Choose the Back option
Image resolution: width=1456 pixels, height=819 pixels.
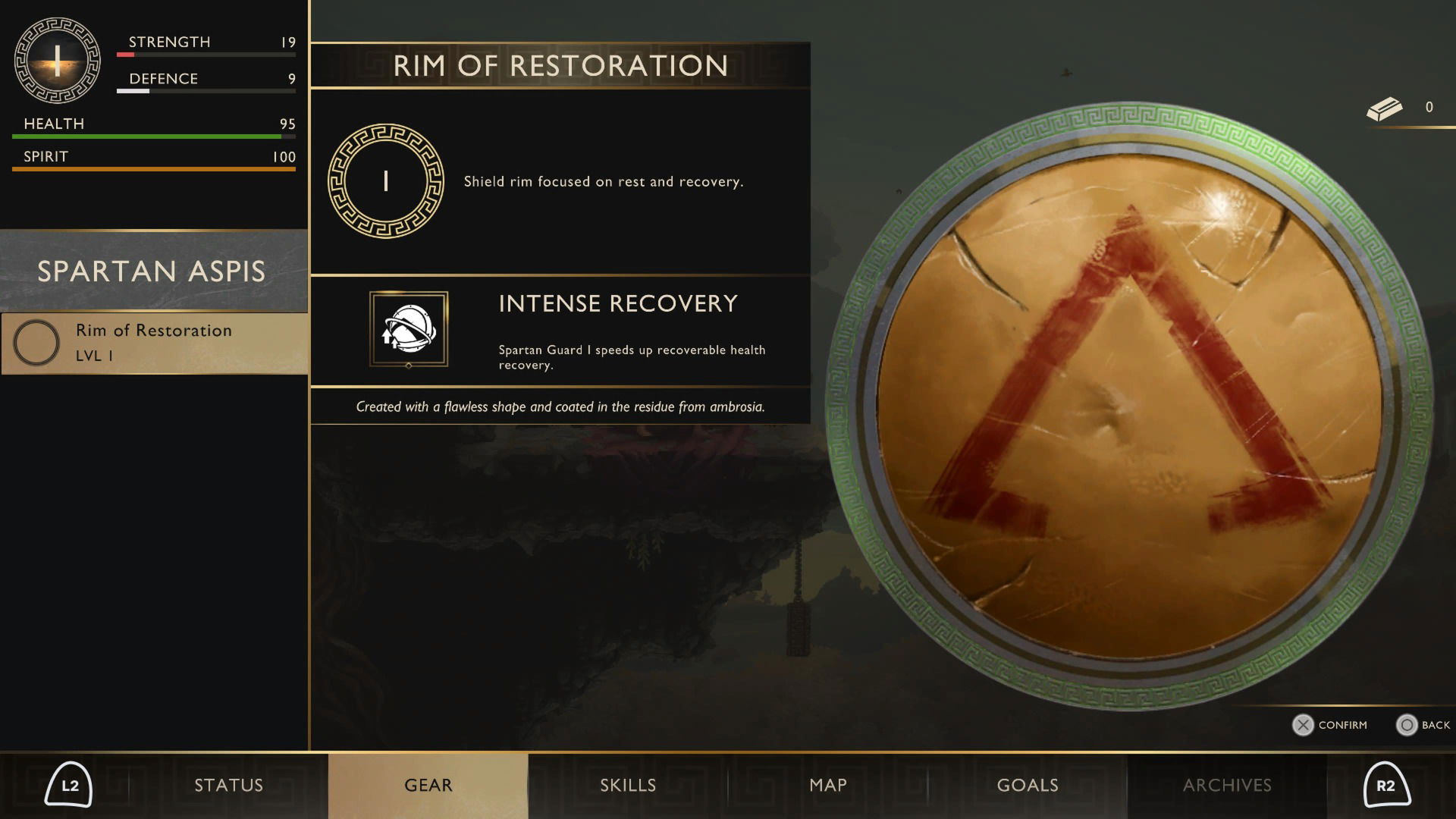click(1423, 725)
